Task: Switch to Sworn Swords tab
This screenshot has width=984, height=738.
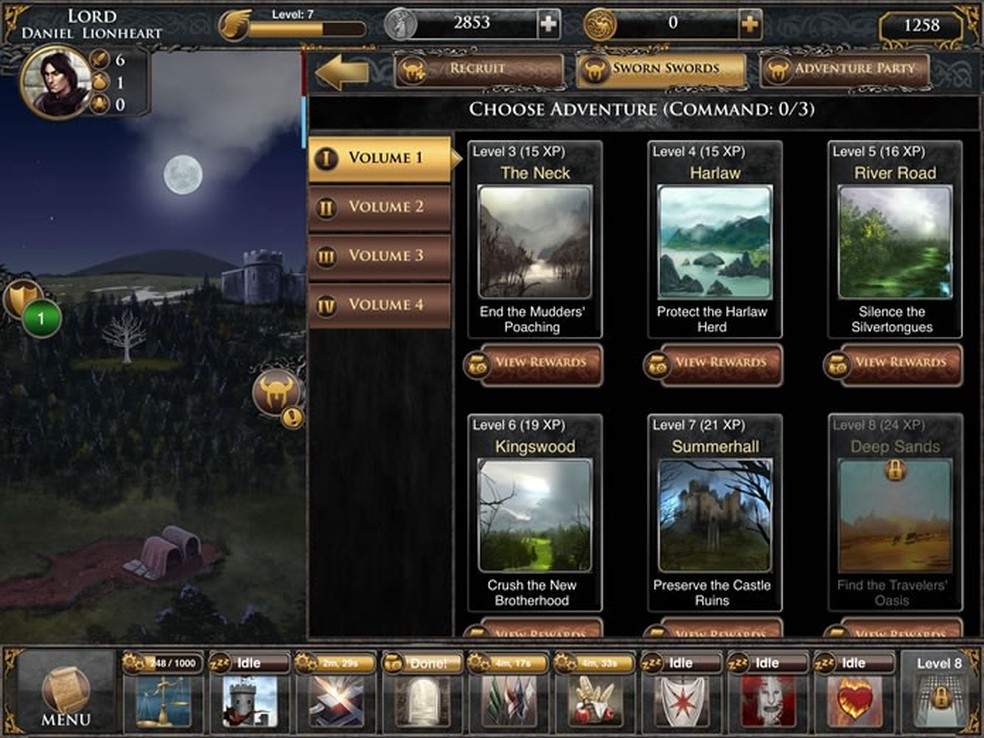Action: (x=662, y=69)
